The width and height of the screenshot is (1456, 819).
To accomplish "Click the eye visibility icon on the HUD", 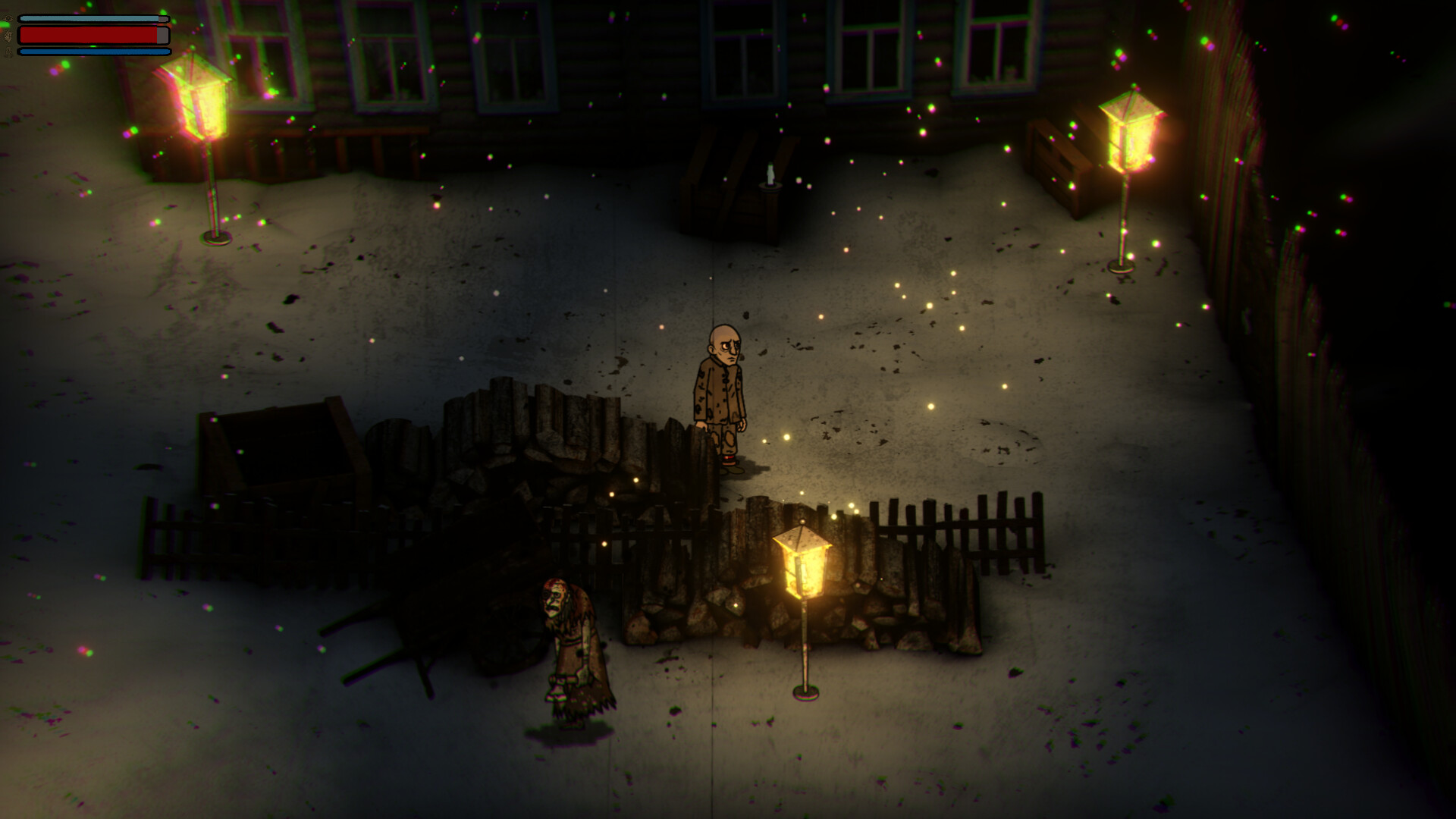I will 8,18.
